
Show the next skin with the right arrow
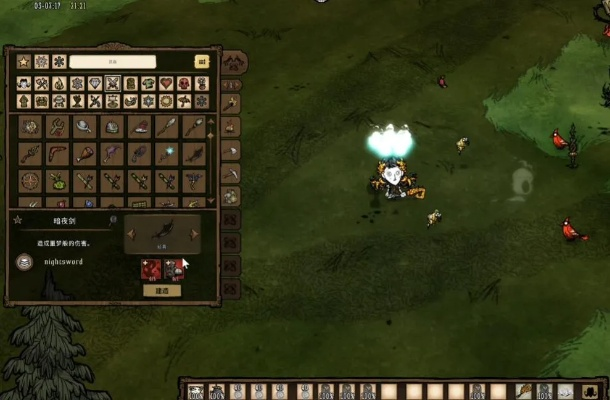pos(194,234)
